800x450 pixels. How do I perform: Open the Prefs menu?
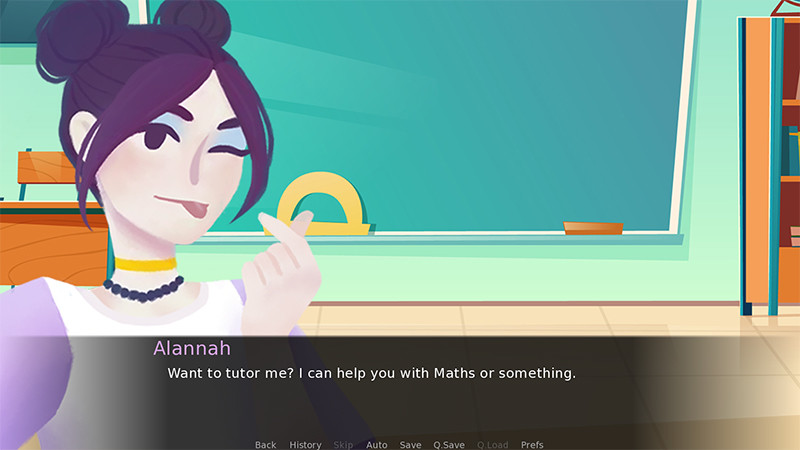click(x=532, y=444)
